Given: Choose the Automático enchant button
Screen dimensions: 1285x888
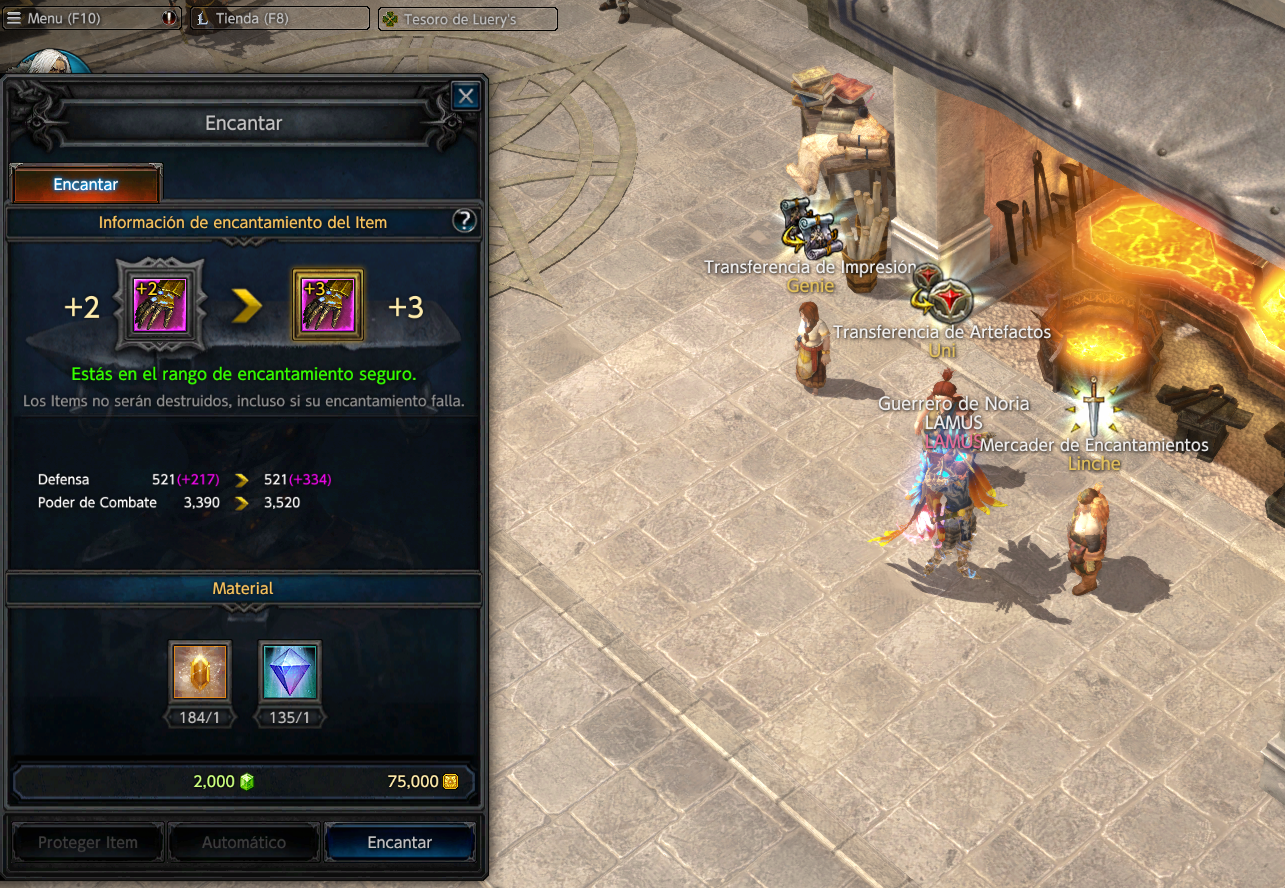Looking at the screenshot, I should click(x=244, y=842).
